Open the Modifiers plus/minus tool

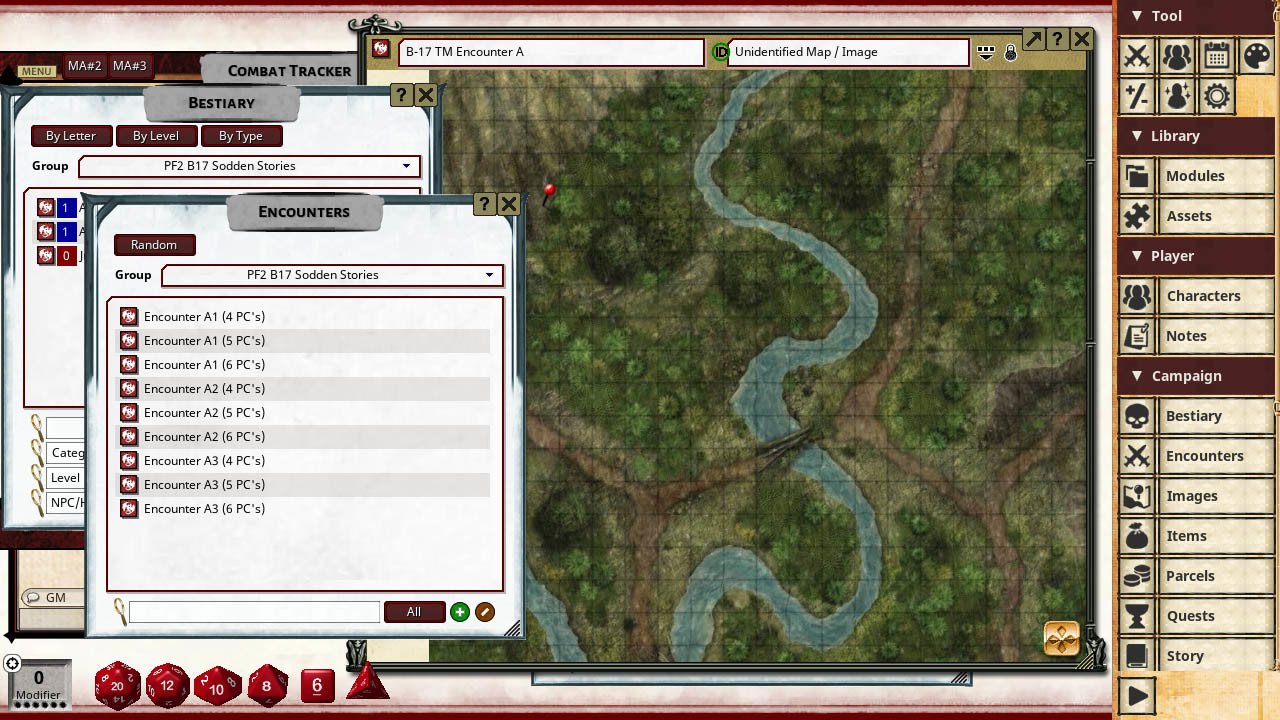click(1137, 96)
